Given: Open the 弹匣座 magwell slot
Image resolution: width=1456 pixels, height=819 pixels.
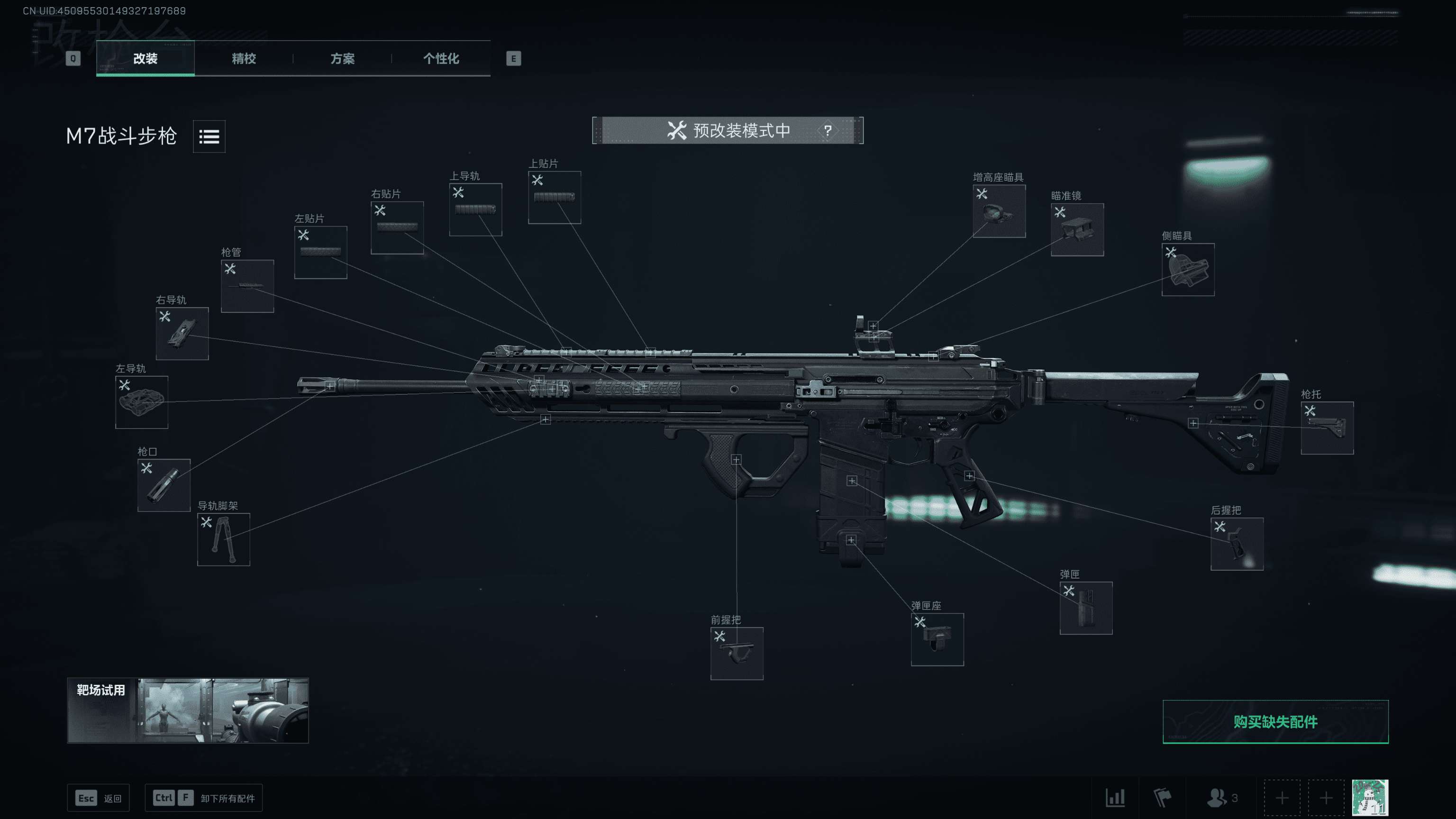Looking at the screenshot, I should pos(937,639).
